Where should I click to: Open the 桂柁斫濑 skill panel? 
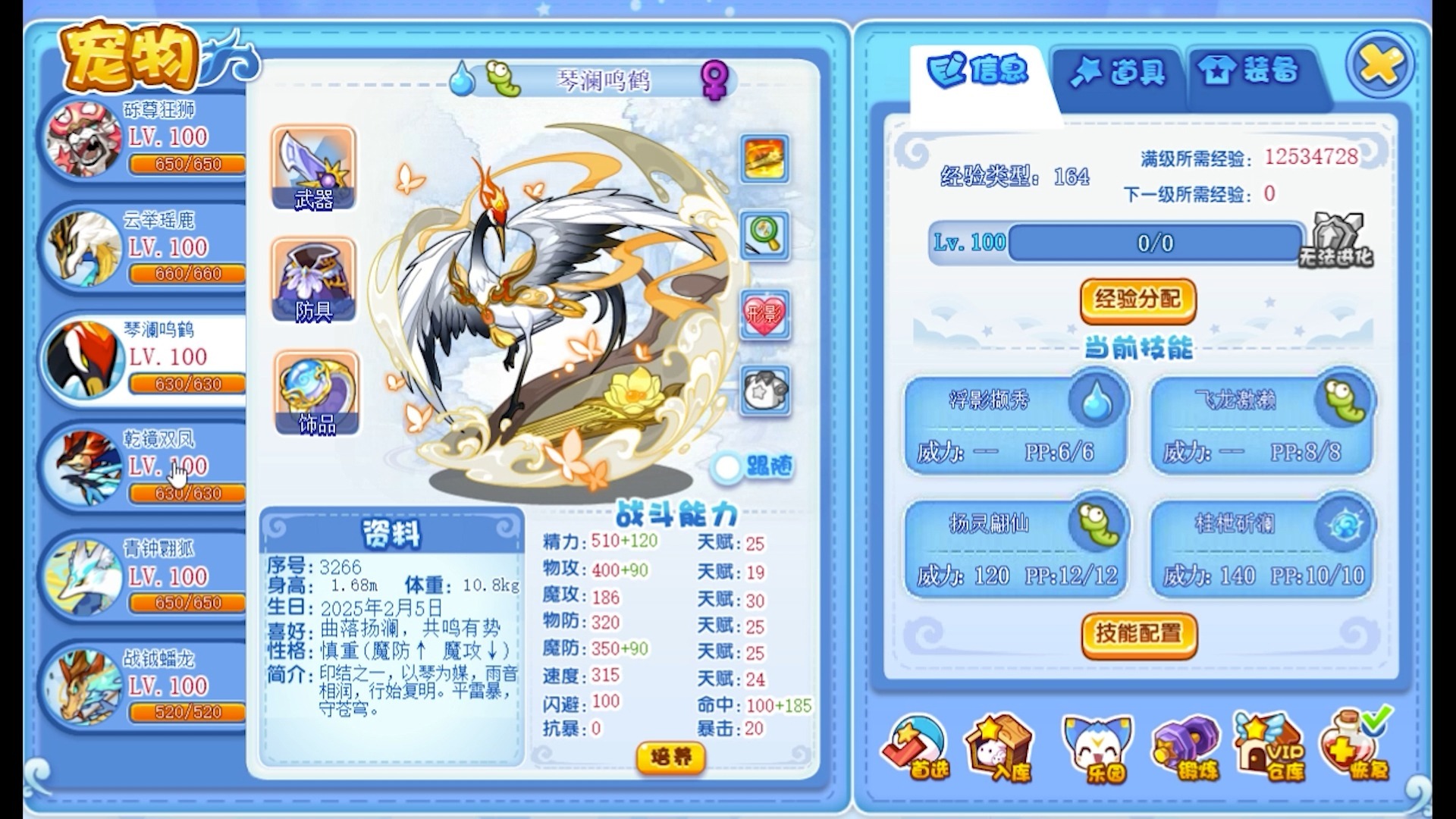[x=1260, y=545]
